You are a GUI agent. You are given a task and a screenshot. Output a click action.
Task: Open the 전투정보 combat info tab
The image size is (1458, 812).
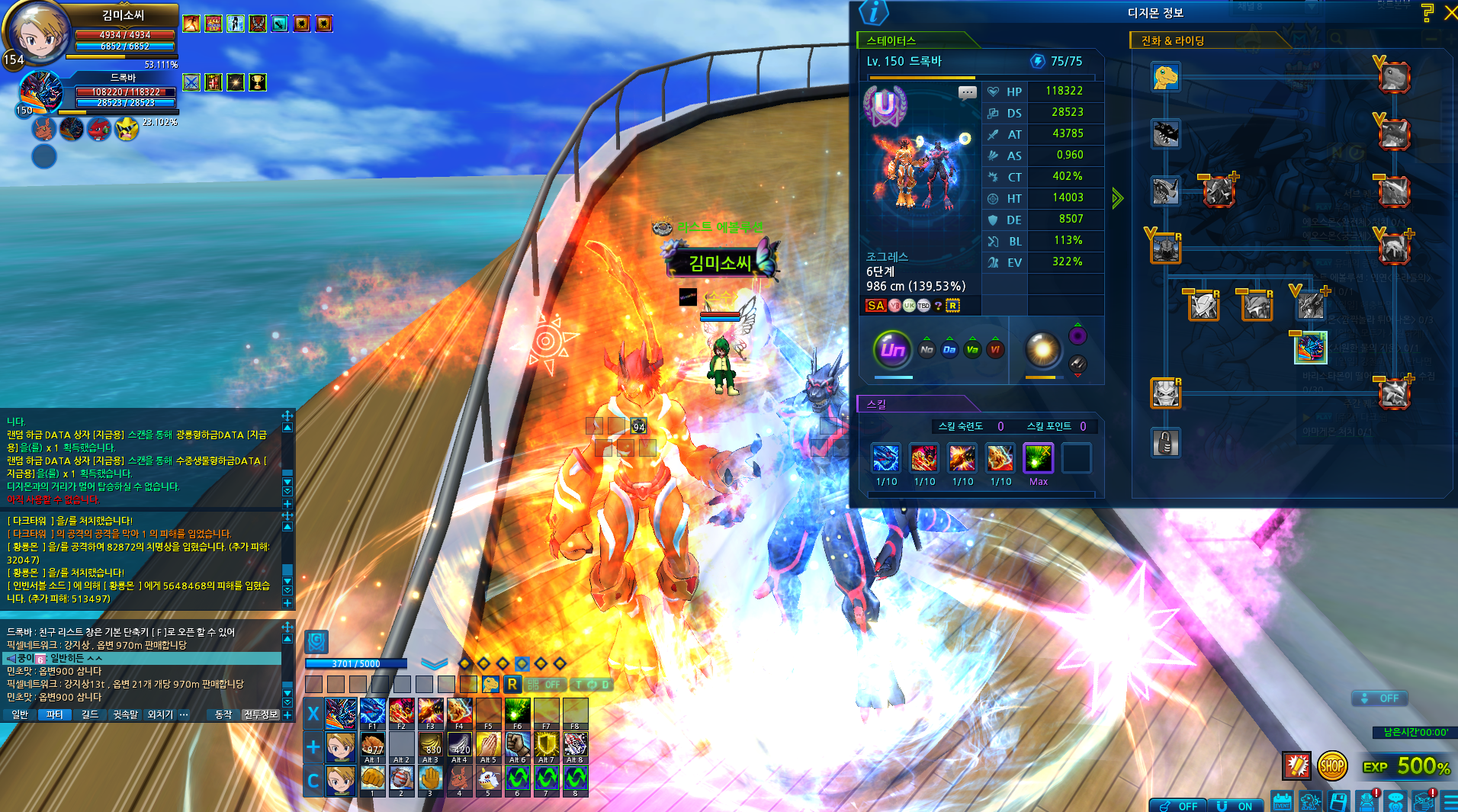(x=260, y=714)
